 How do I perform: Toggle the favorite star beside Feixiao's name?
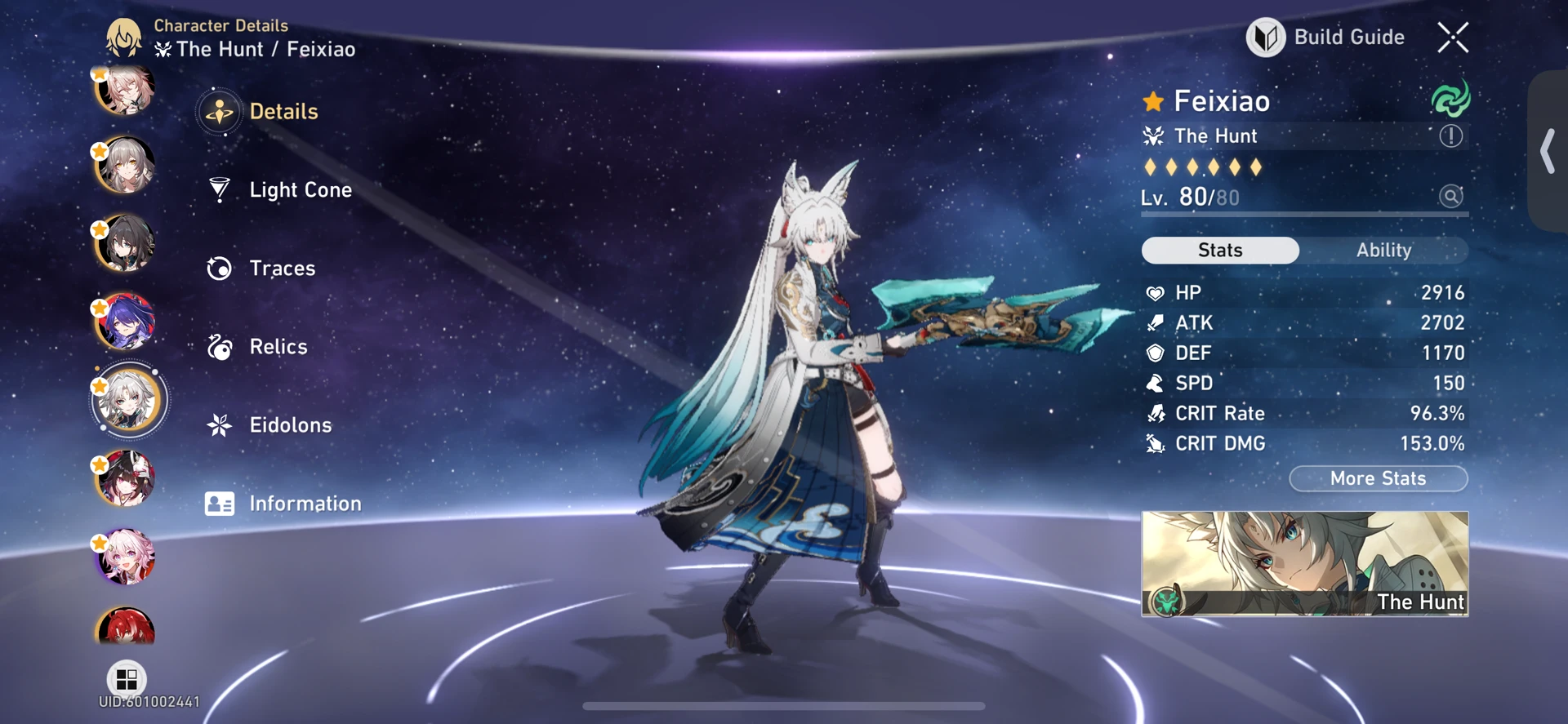[x=1152, y=100]
